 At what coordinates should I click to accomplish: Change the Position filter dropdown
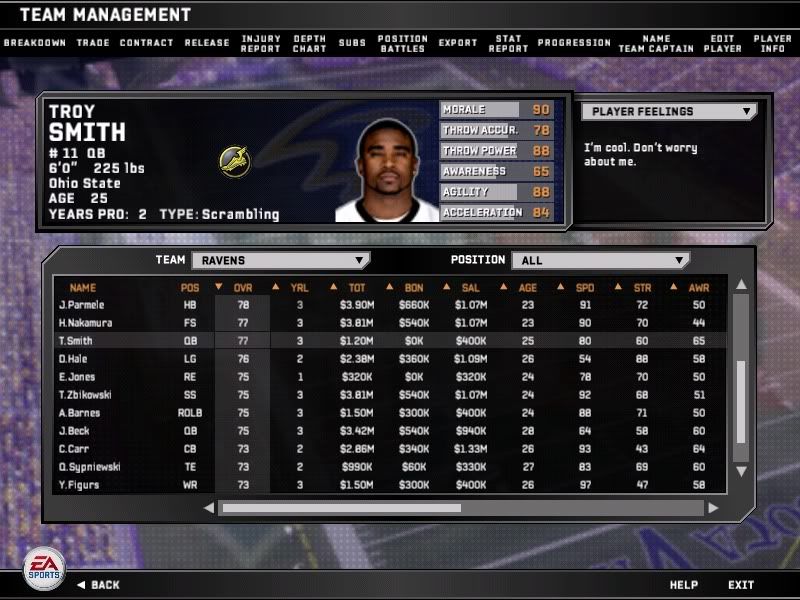pyautogui.click(x=600, y=260)
